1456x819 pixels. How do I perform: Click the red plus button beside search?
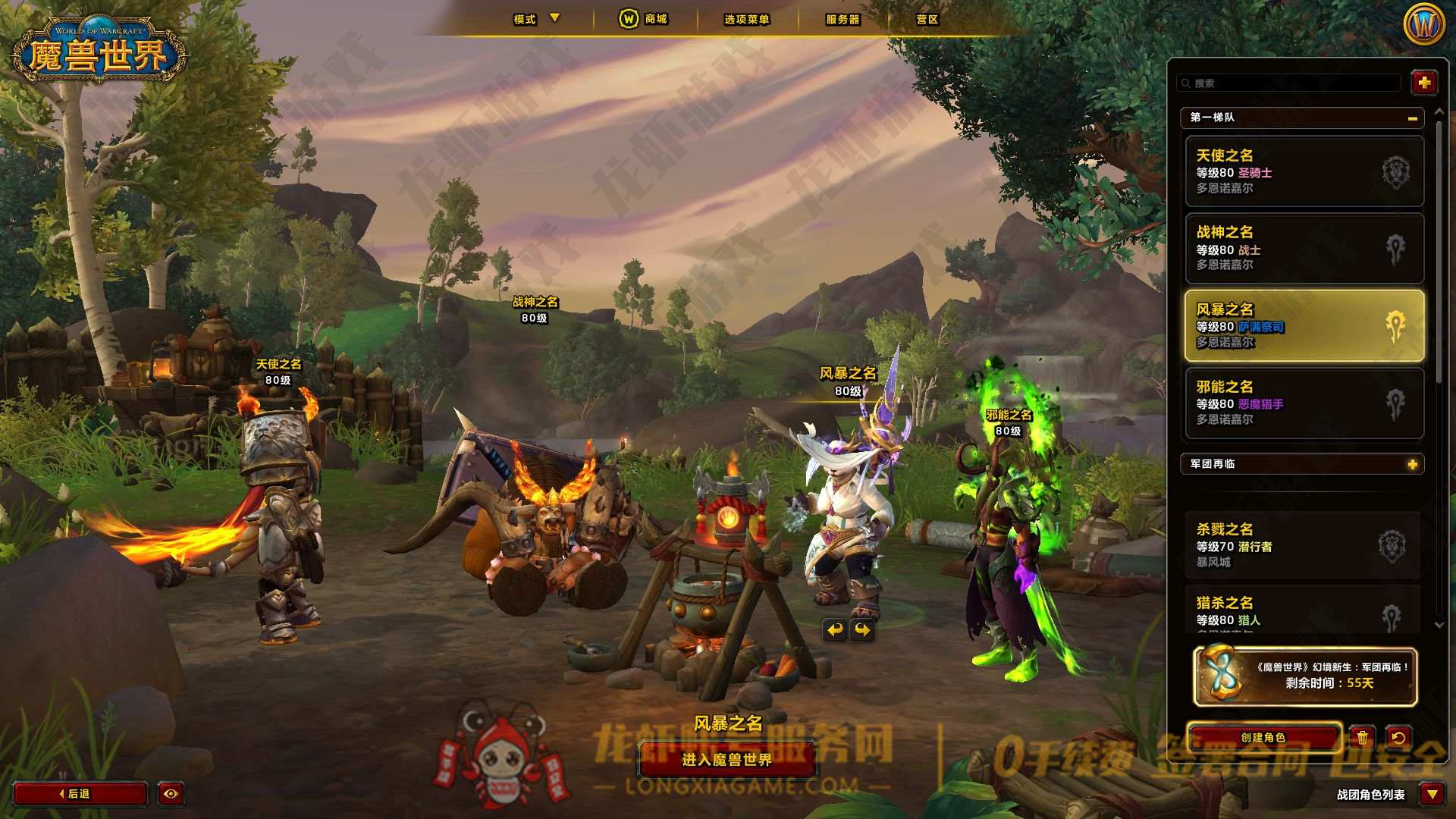tap(1423, 83)
